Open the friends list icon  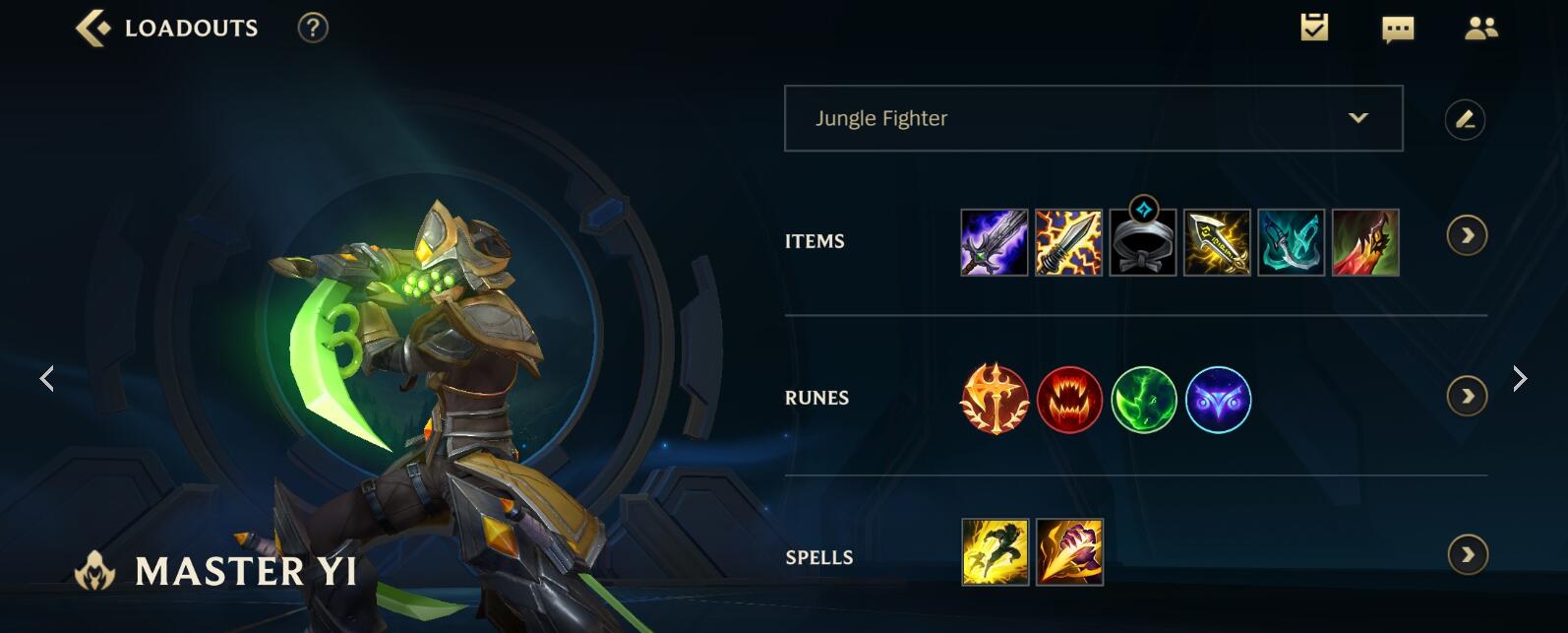coord(1480,28)
